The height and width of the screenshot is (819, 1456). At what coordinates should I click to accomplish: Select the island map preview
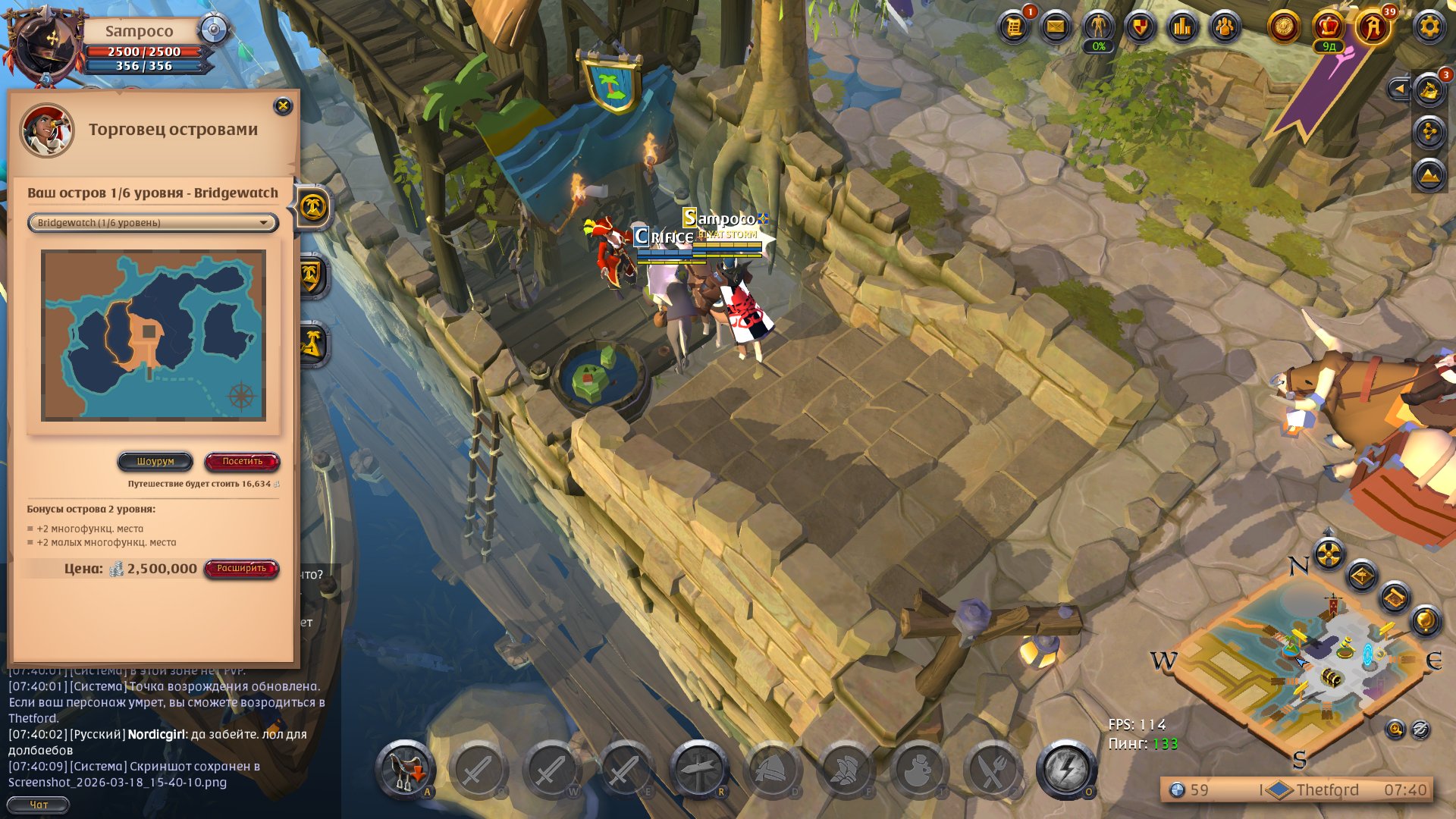pyautogui.click(x=153, y=335)
